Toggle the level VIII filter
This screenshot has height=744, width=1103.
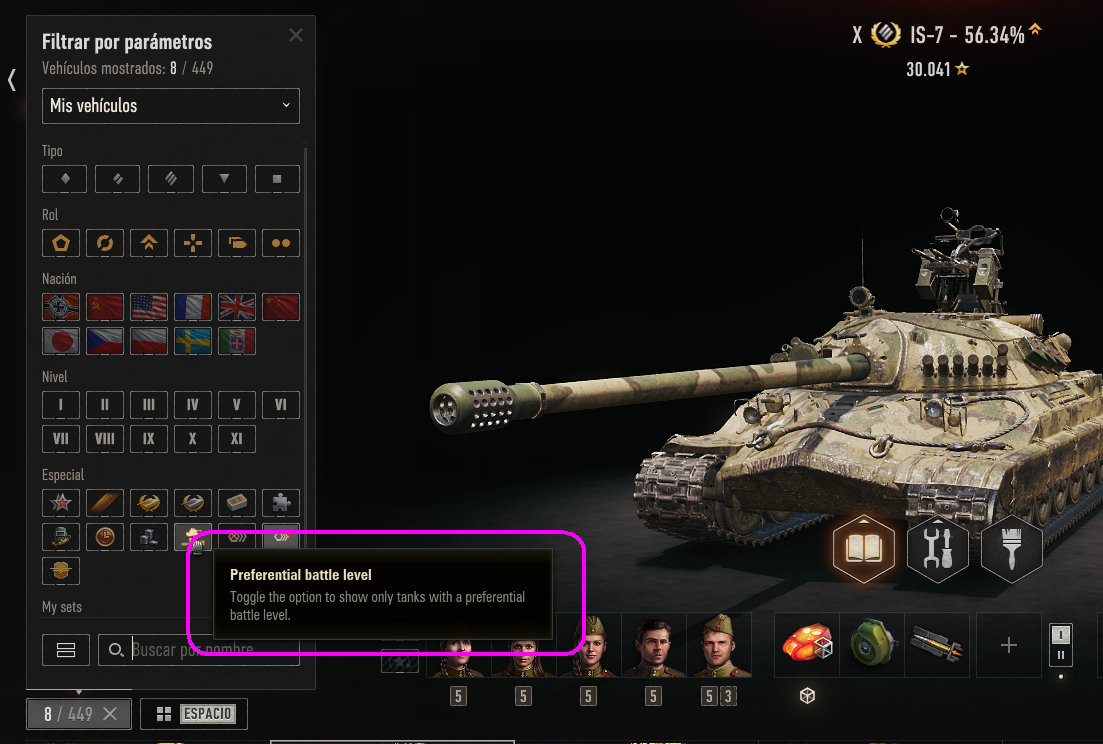(x=105, y=439)
